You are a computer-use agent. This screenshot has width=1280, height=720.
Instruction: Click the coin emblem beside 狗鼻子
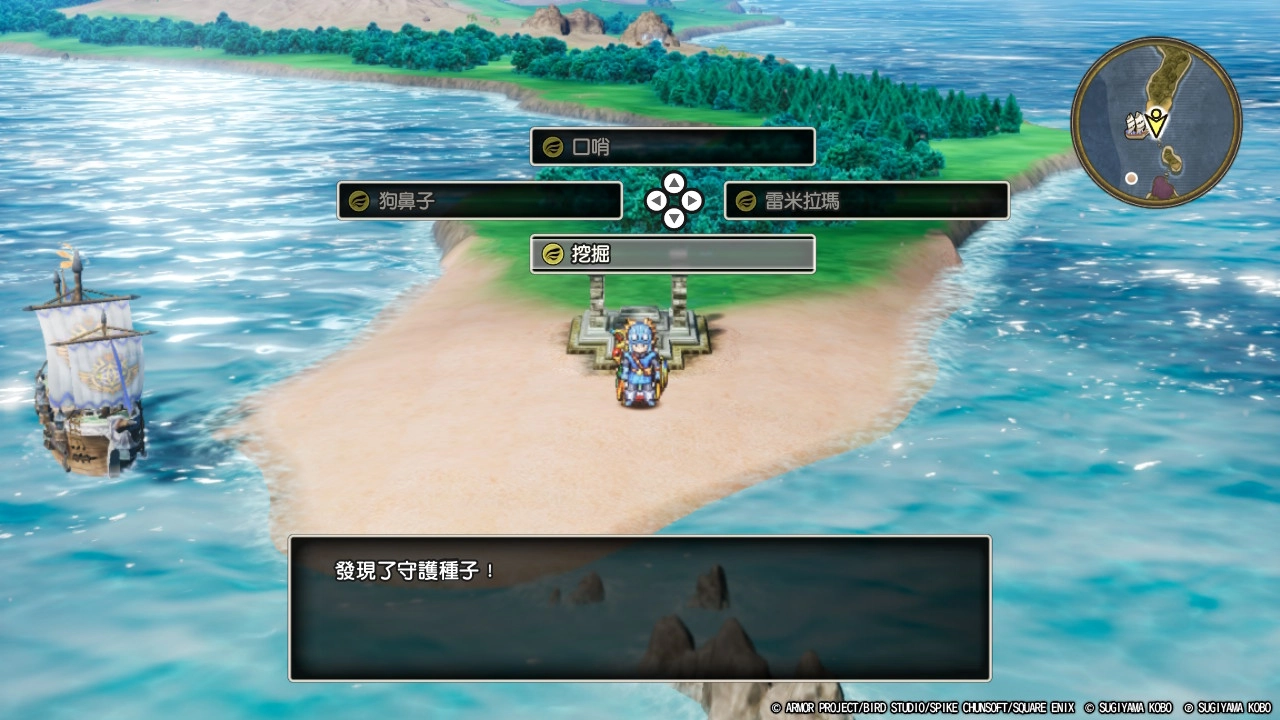(356, 201)
